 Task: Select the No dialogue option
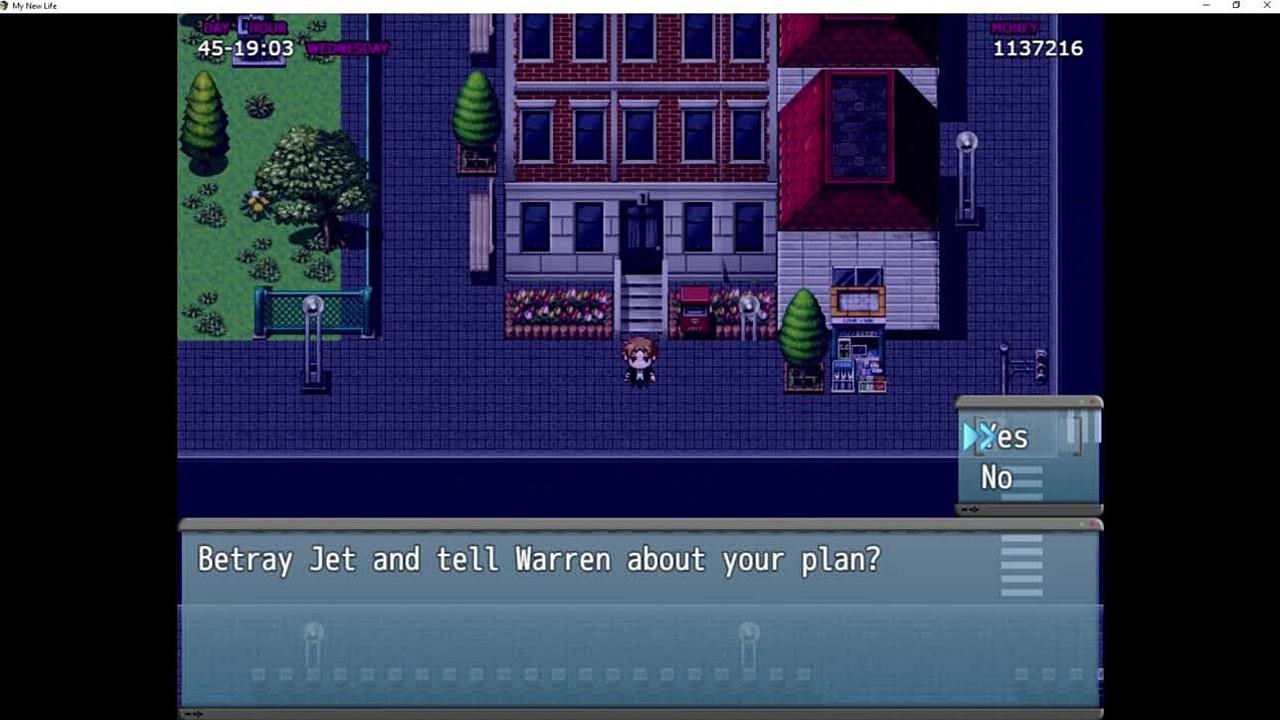pos(997,478)
